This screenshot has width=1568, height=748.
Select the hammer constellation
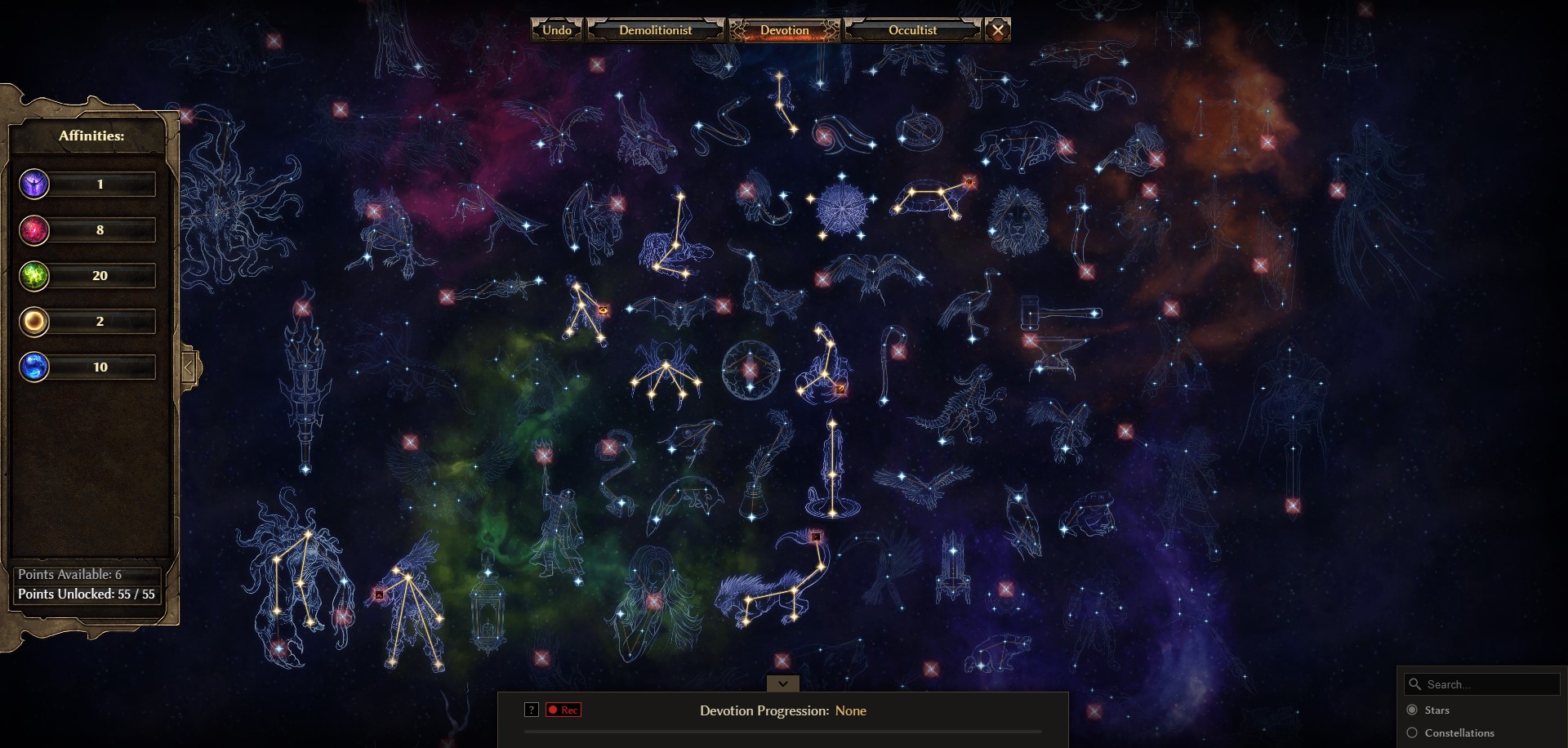coord(1060,313)
